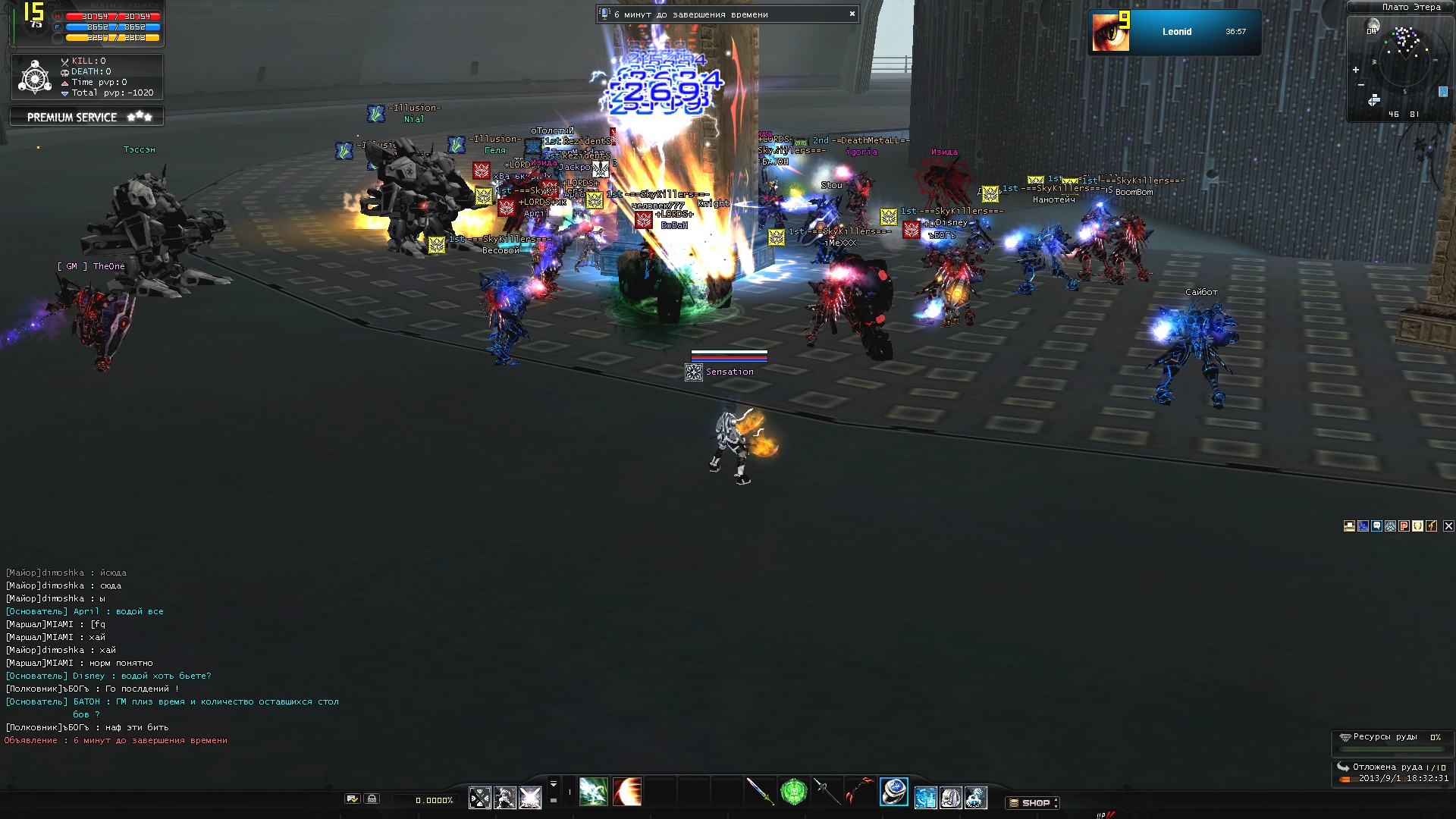
Task: Click the circular radar minimap
Action: click(x=1405, y=62)
